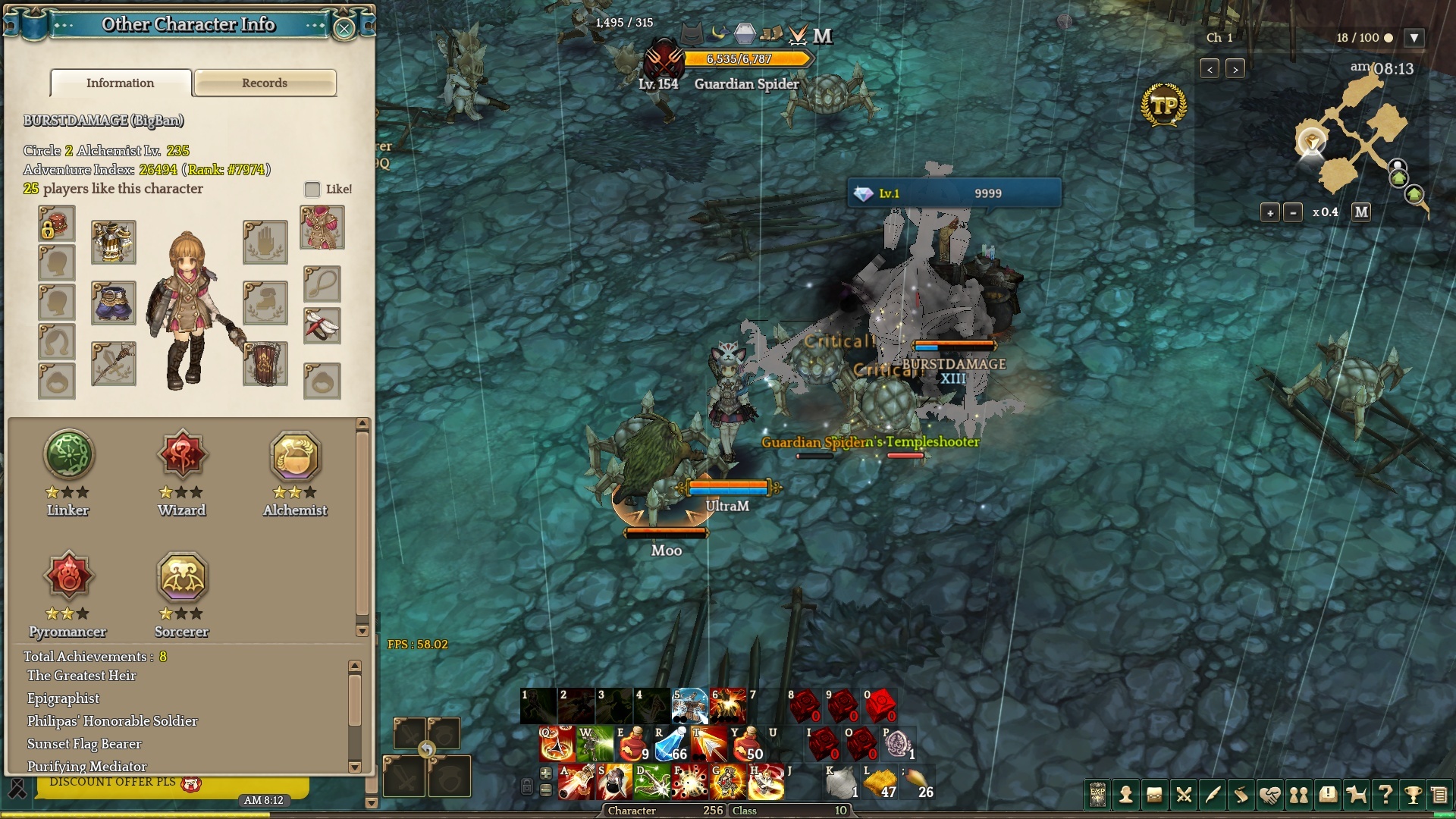Image resolution: width=1456 pixels, height=819 pixels.
Task: Open the full map with M button
Action: pyautogui.click(x=1361, y=212)
